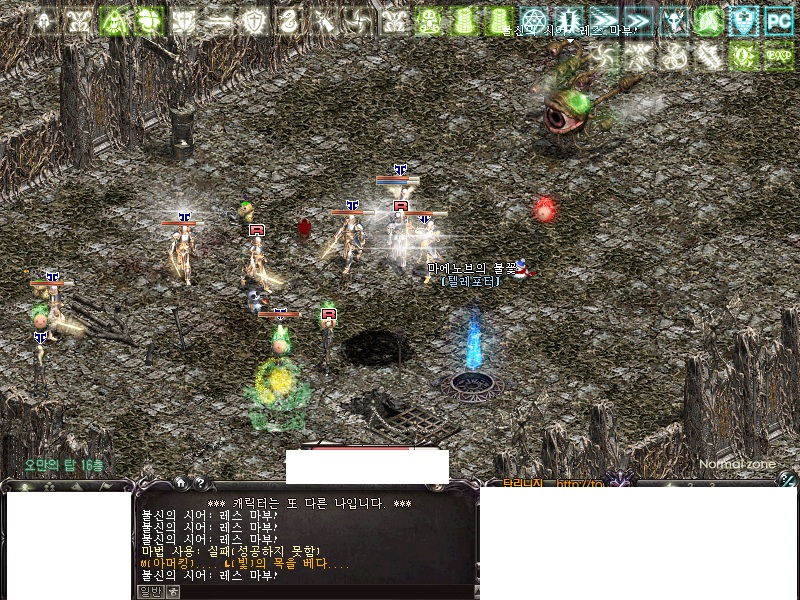Screen dimensions: 800x600
Task: Click the coiled snake buff icon
Action: tap(289, 20)
